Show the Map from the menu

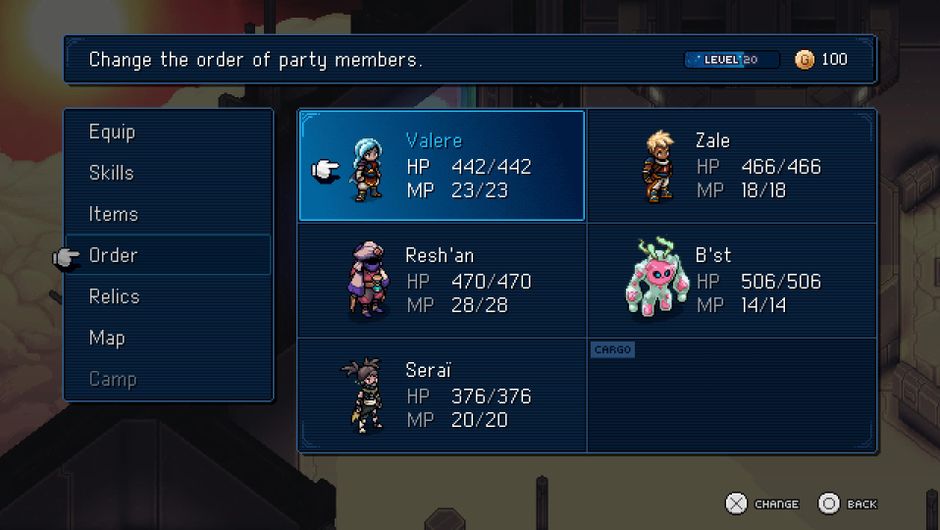coord(107,338)
